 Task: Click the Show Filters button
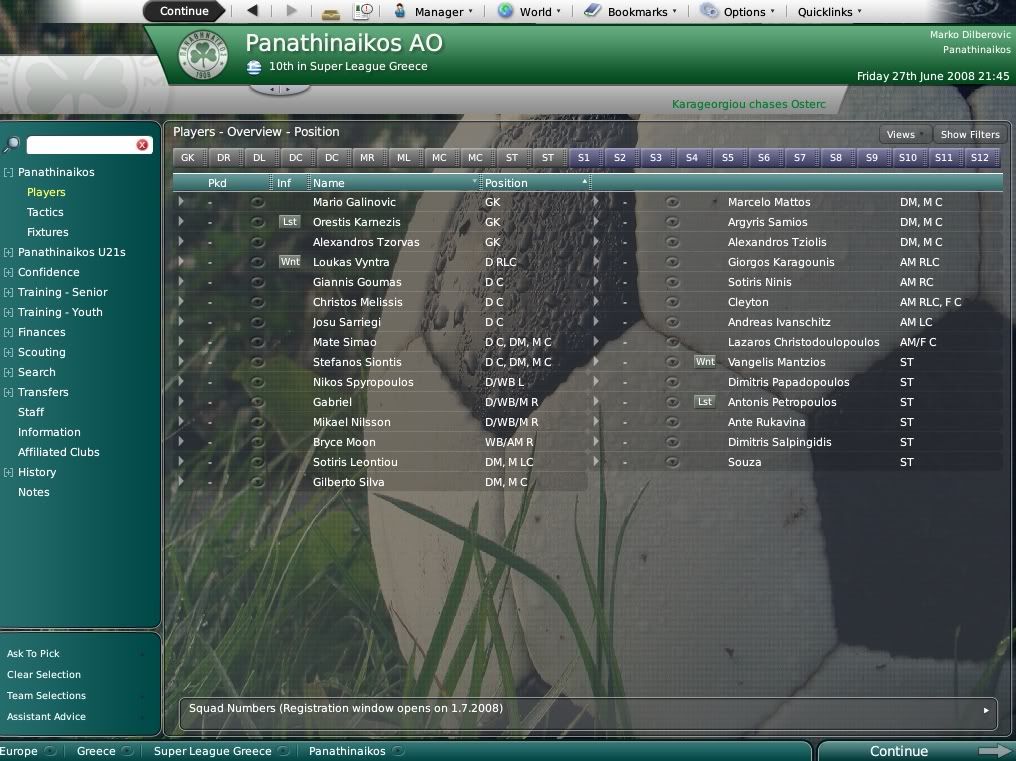click(969, 134)
